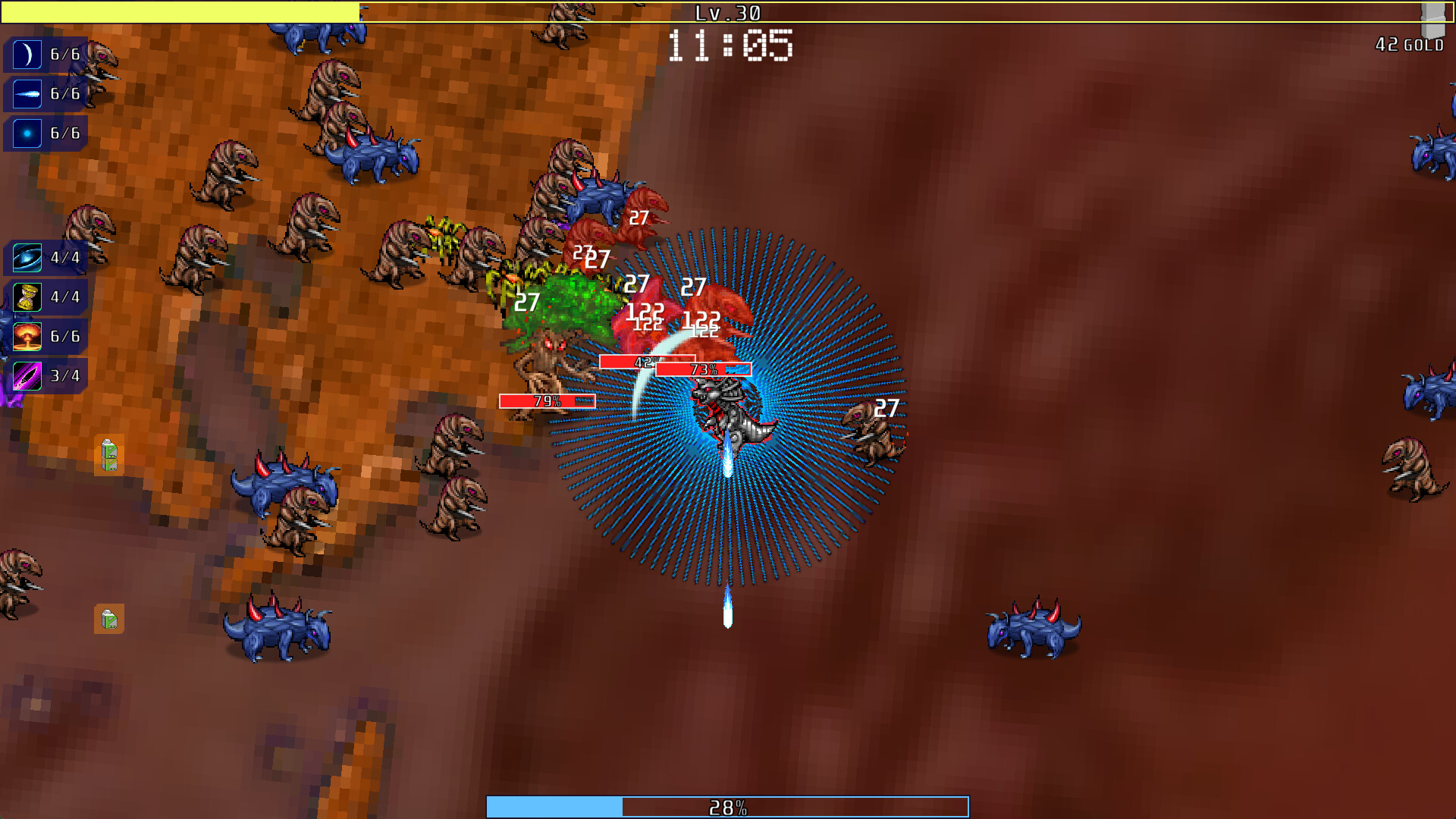
Task: Click the 3/4 charge counter beside purple blade
Action: [64, 374]
